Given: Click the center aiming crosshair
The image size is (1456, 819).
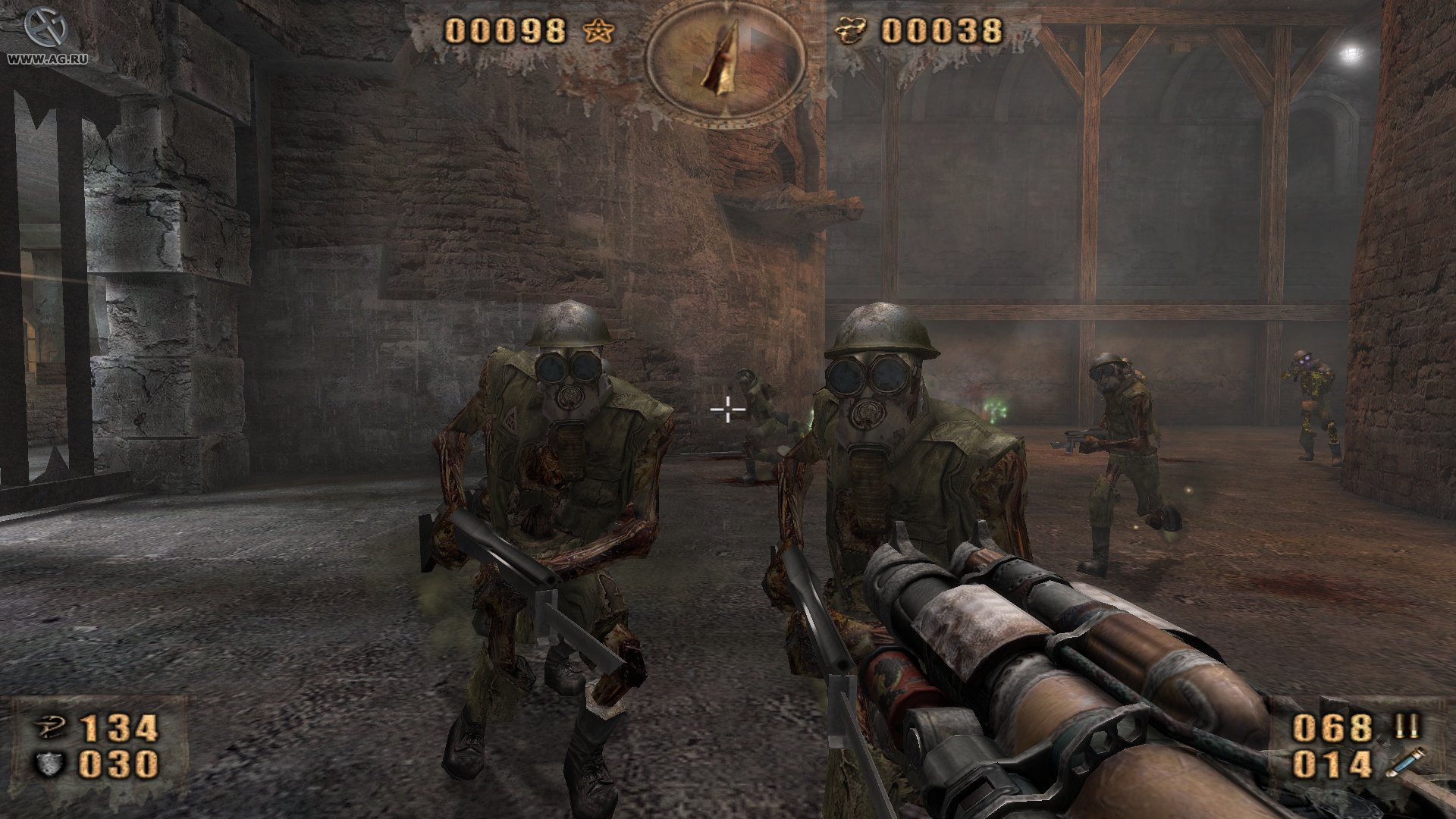Looking at the screenshot, I should (x=727, y=409).
